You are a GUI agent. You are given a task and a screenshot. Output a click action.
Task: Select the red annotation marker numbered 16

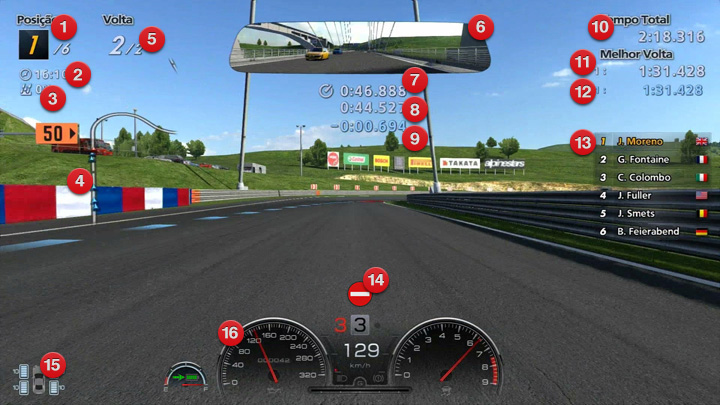pyautogui.click(x=231, y=332)
